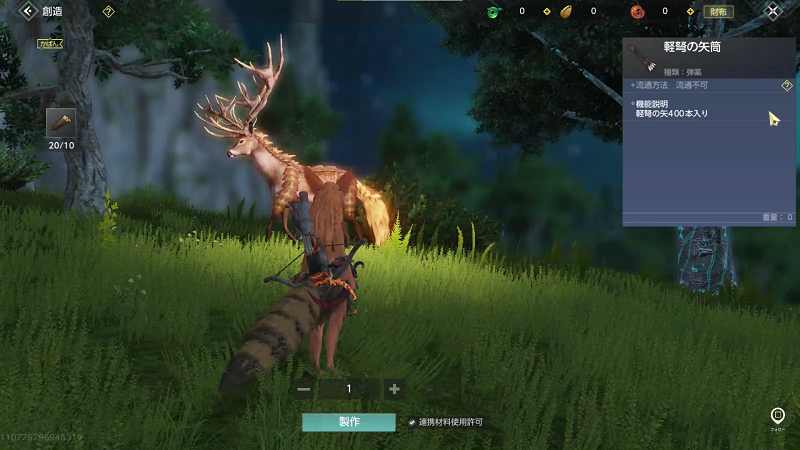Craft the item with the 製作 button

click(x=349, y=422)
